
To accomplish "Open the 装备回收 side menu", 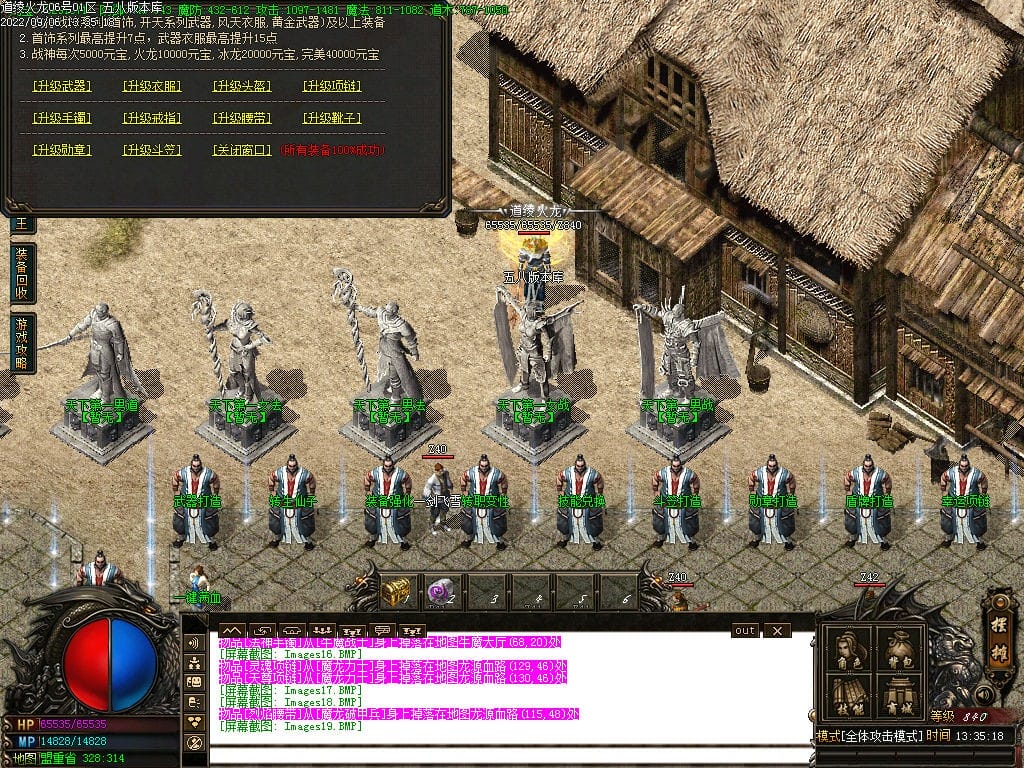I will 22,273.
